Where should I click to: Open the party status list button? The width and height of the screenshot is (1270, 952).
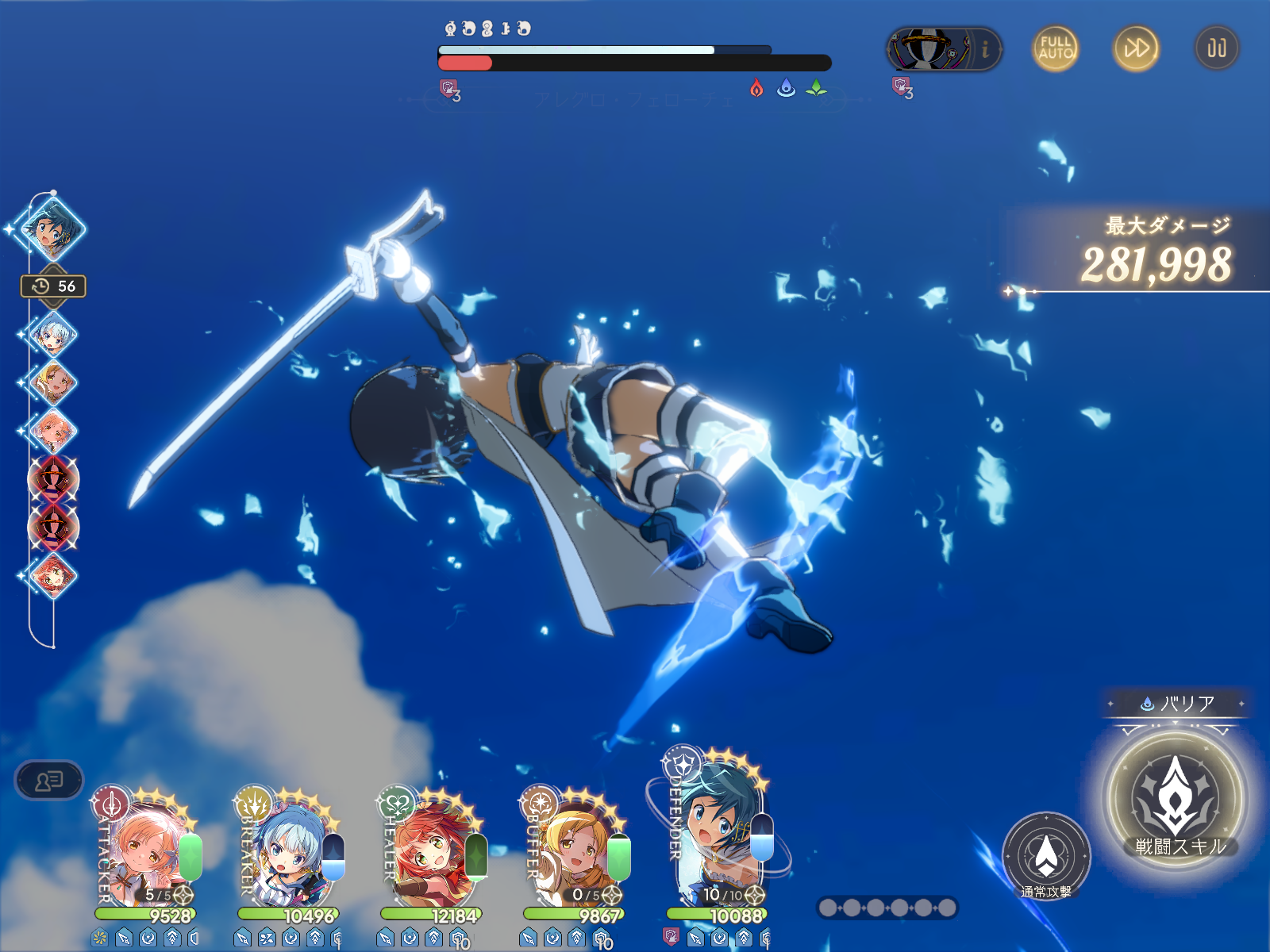48,781
